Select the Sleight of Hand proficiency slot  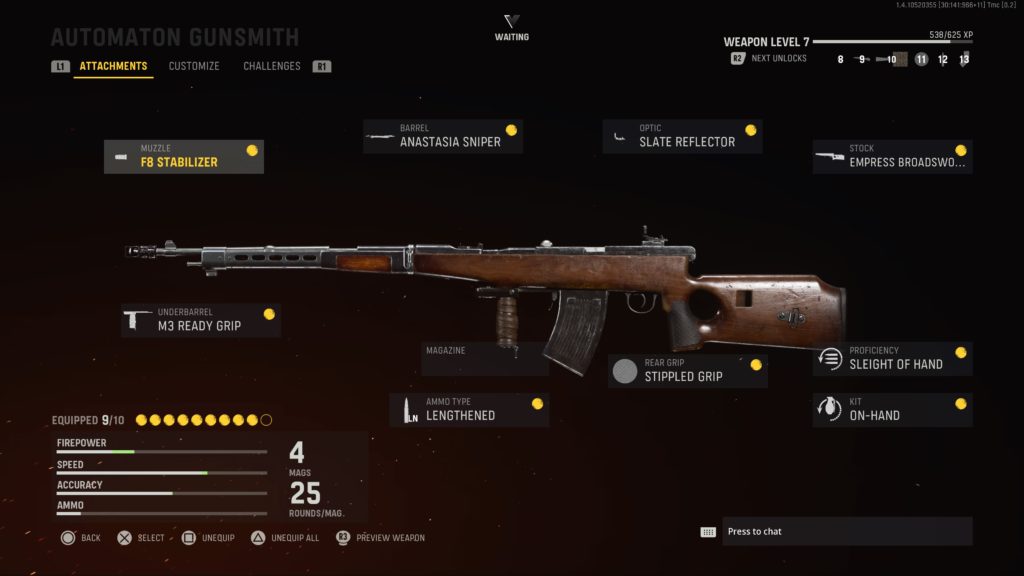(x=892, y=358)
